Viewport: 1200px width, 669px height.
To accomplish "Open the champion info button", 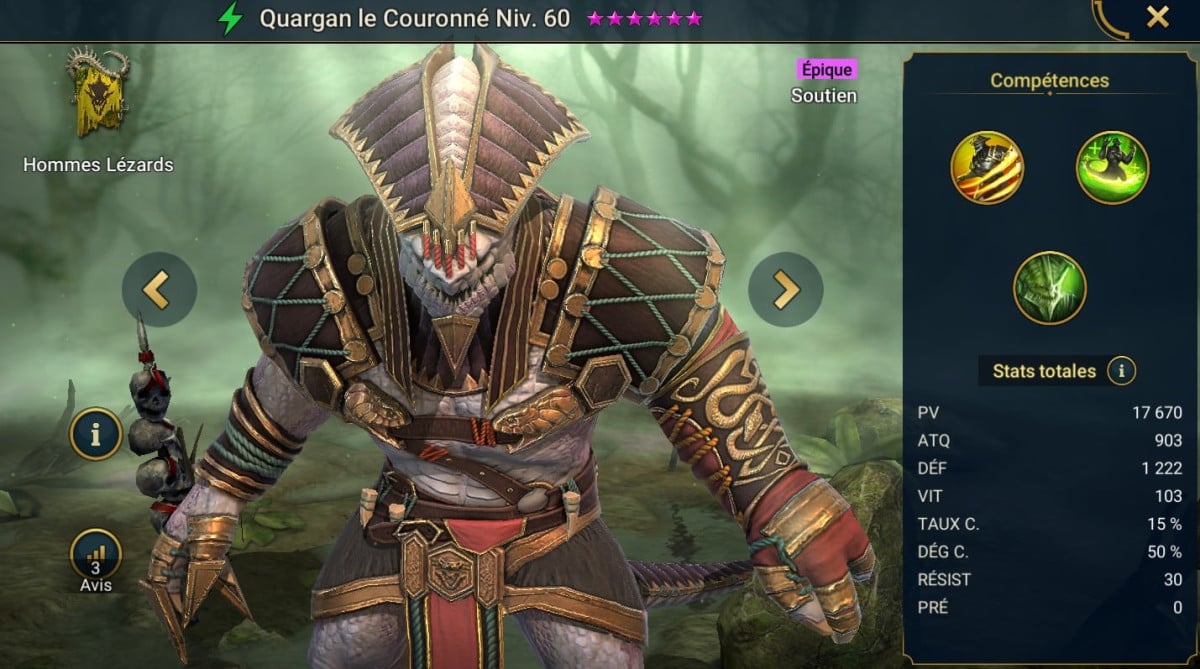I will pyautogui.click(x=96, y=435).
